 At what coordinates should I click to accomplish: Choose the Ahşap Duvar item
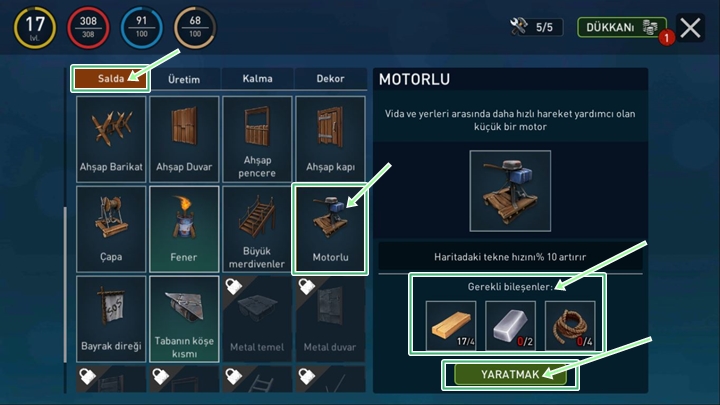pos(184,139)
